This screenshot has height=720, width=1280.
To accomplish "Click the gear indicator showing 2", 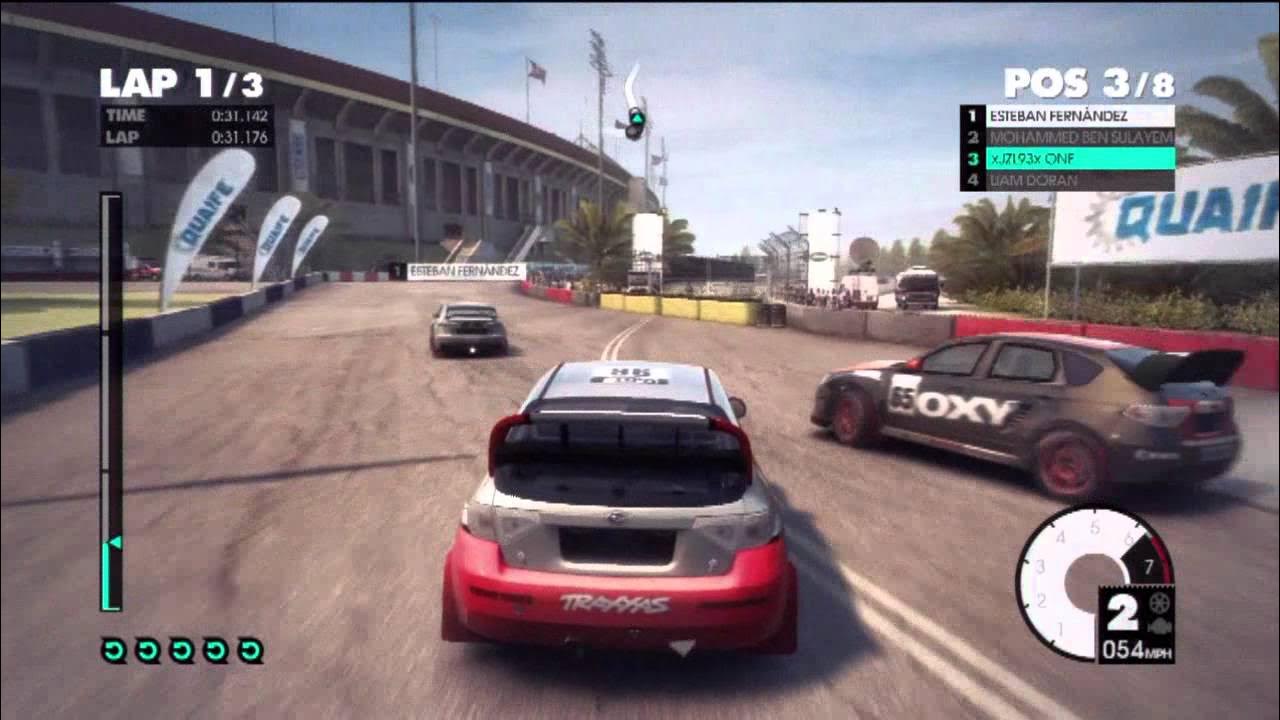I will 1123,612.
